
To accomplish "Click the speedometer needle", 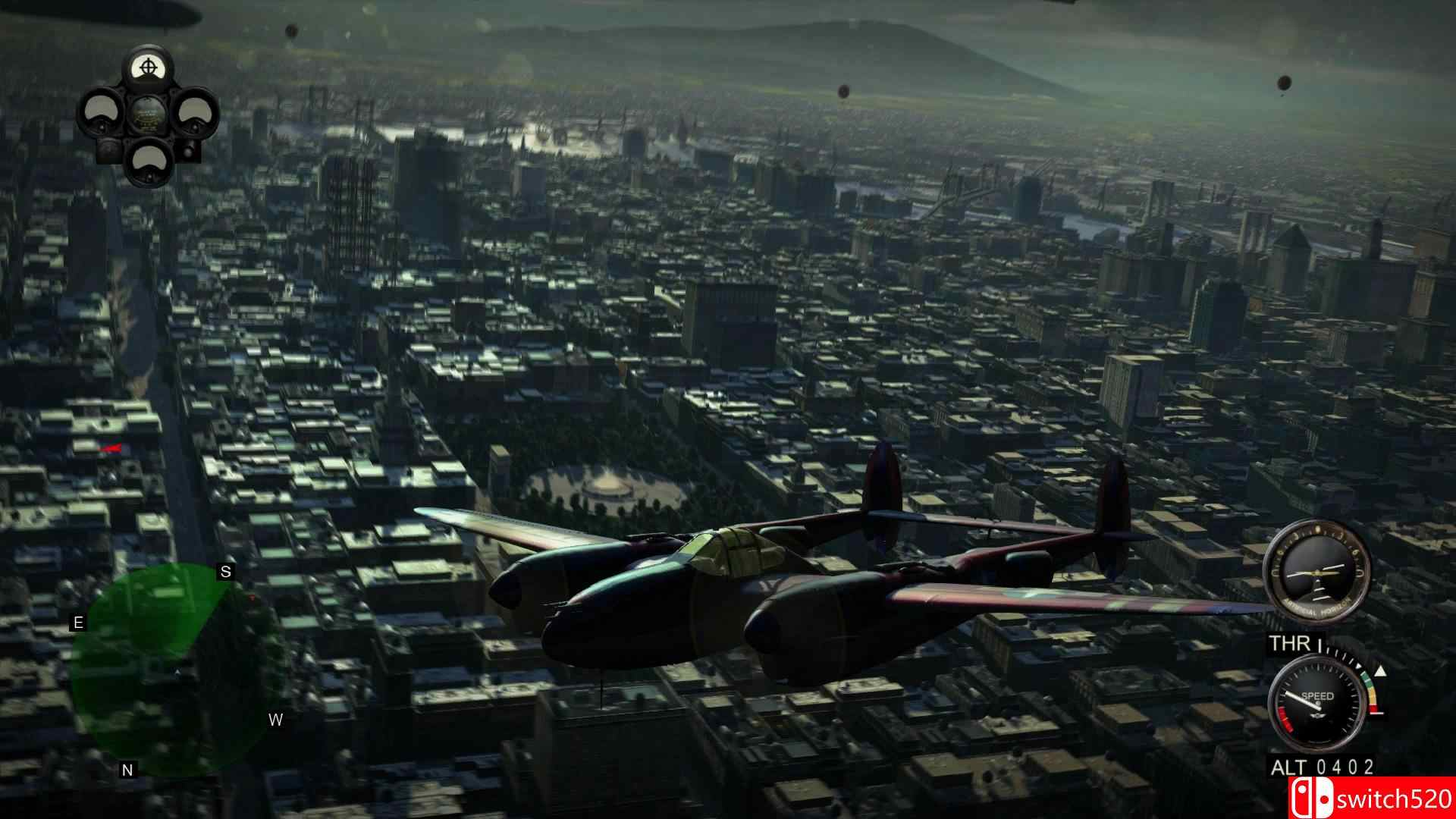I will point(1302,701).
